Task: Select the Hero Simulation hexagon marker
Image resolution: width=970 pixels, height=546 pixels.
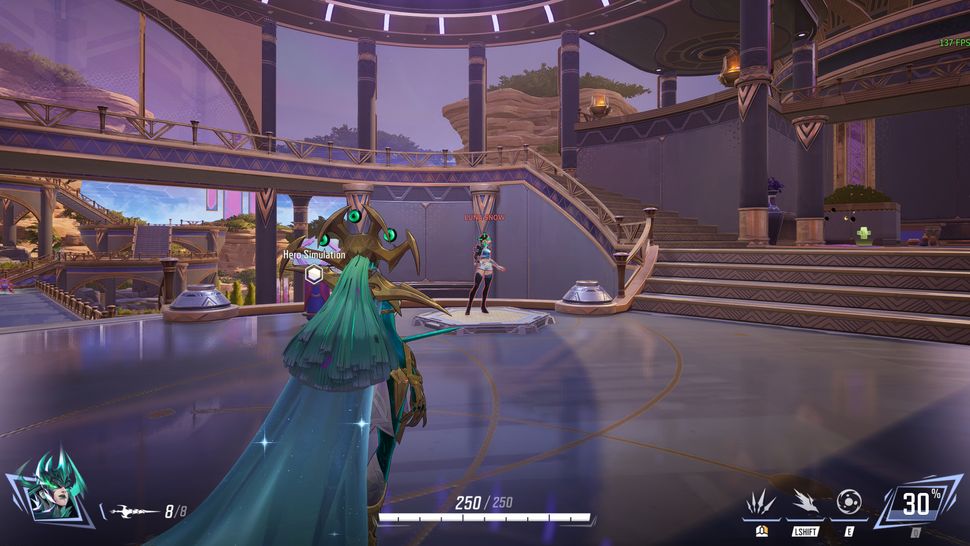Action: pyautogui.click(x=314, y=273)
